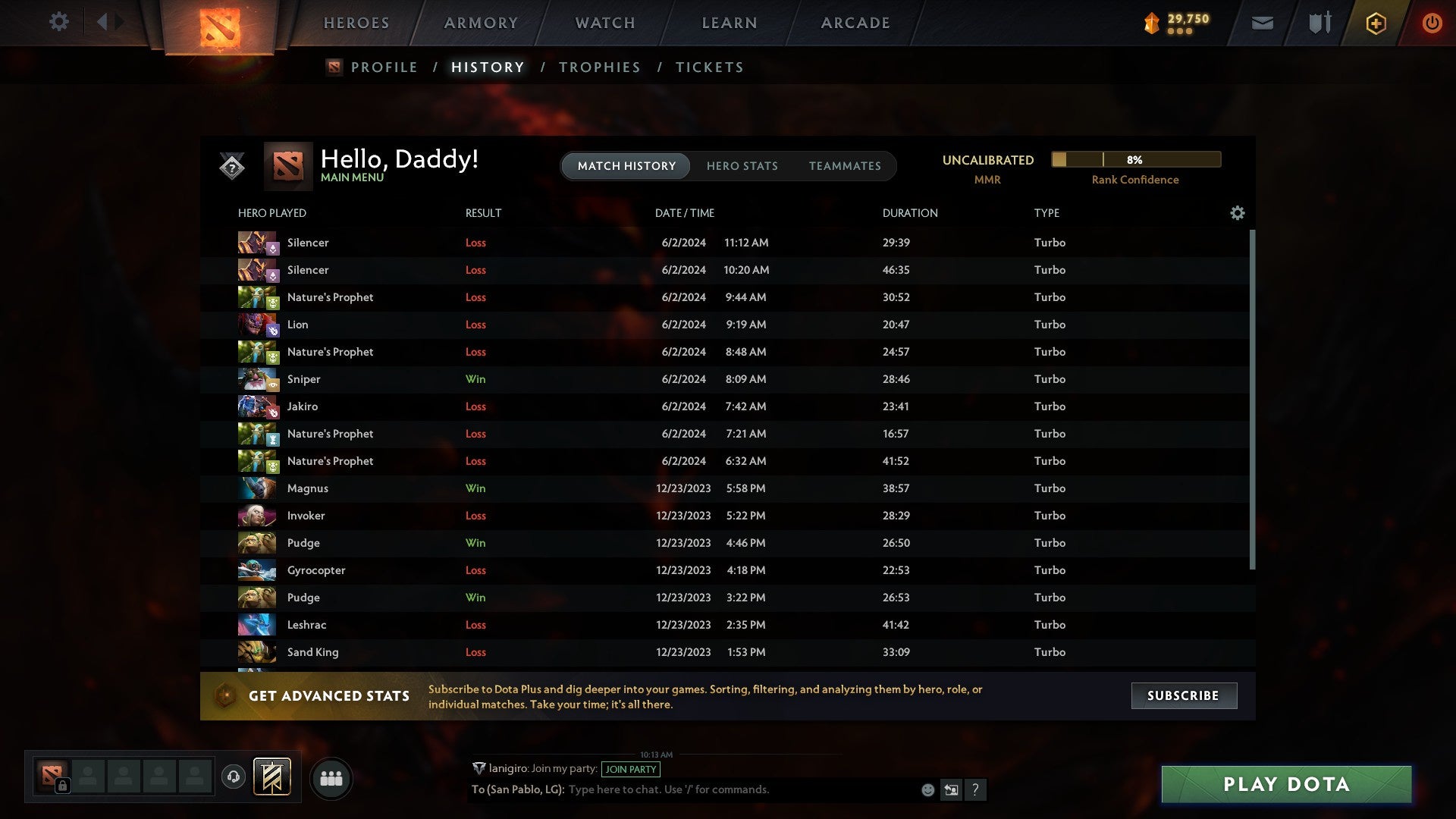
Task: Open match history column settings gear
Action: tap(1237, 213)
